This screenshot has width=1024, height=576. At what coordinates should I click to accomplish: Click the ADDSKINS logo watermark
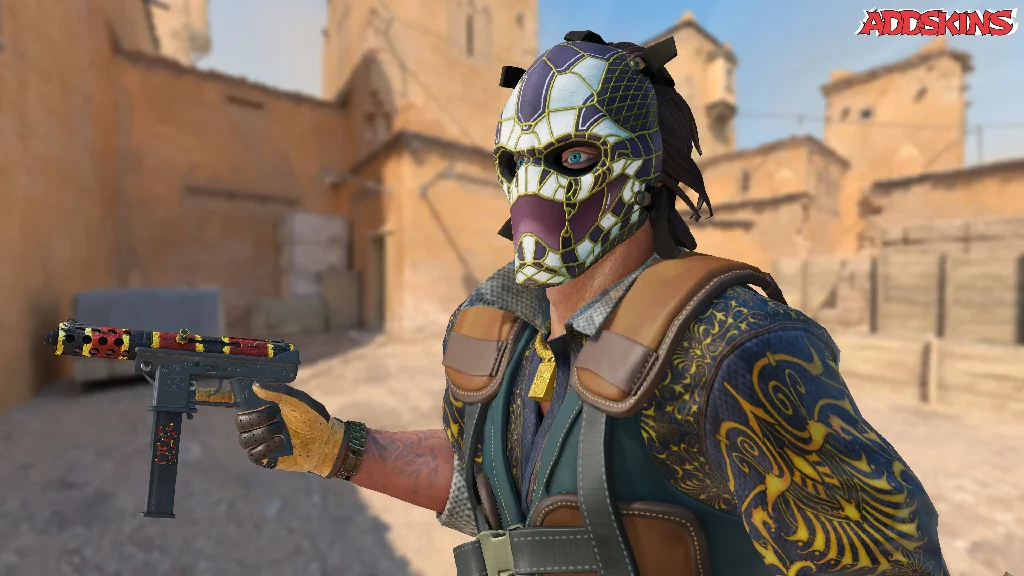[x=936, y=22]
